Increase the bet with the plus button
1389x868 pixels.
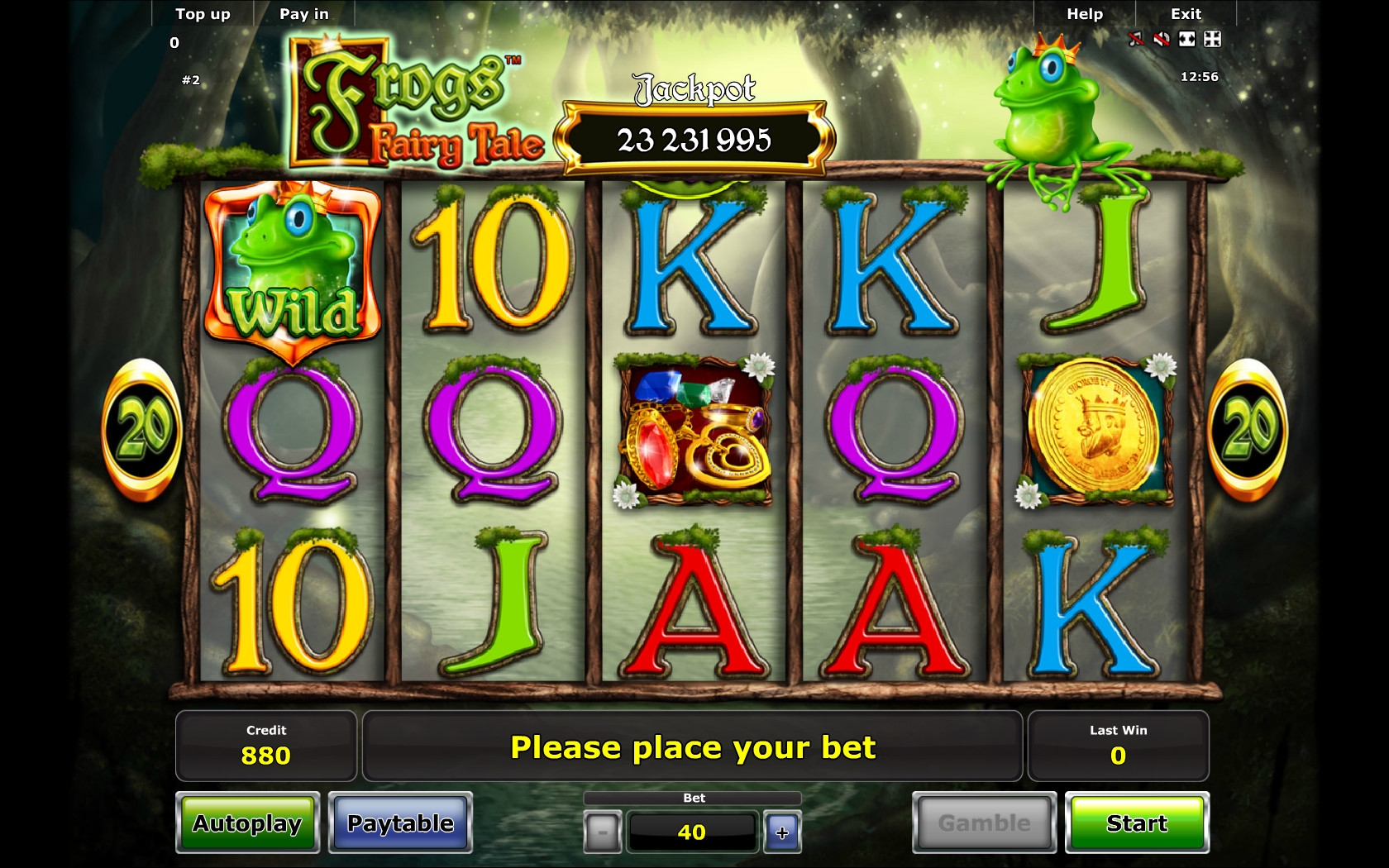click(782, 832)
